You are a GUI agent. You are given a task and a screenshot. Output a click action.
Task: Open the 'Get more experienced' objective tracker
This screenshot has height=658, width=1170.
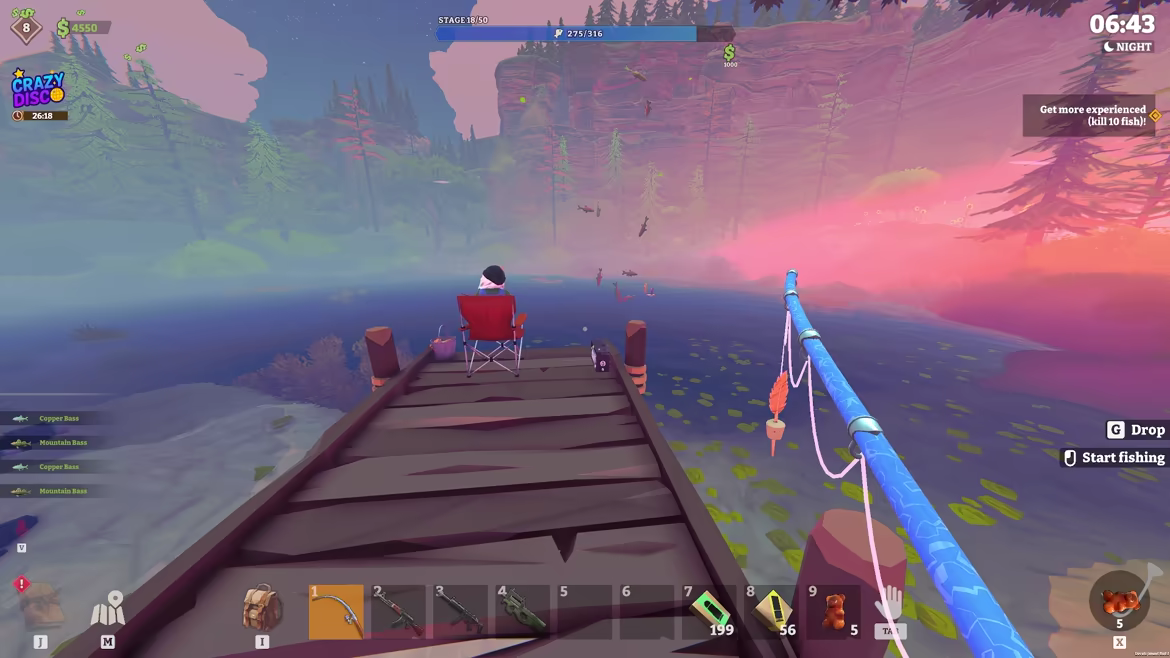coord(1090,116)
